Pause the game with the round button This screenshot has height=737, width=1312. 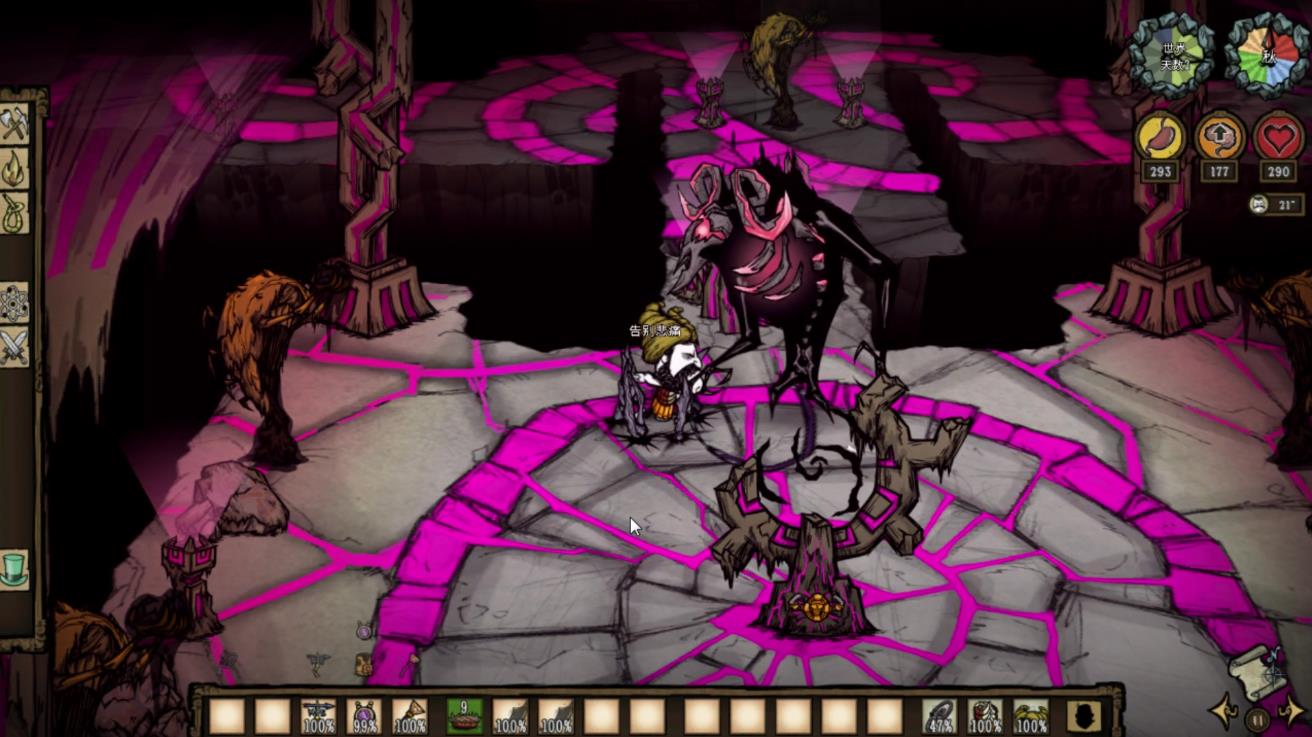click(x=1258, y=718)
